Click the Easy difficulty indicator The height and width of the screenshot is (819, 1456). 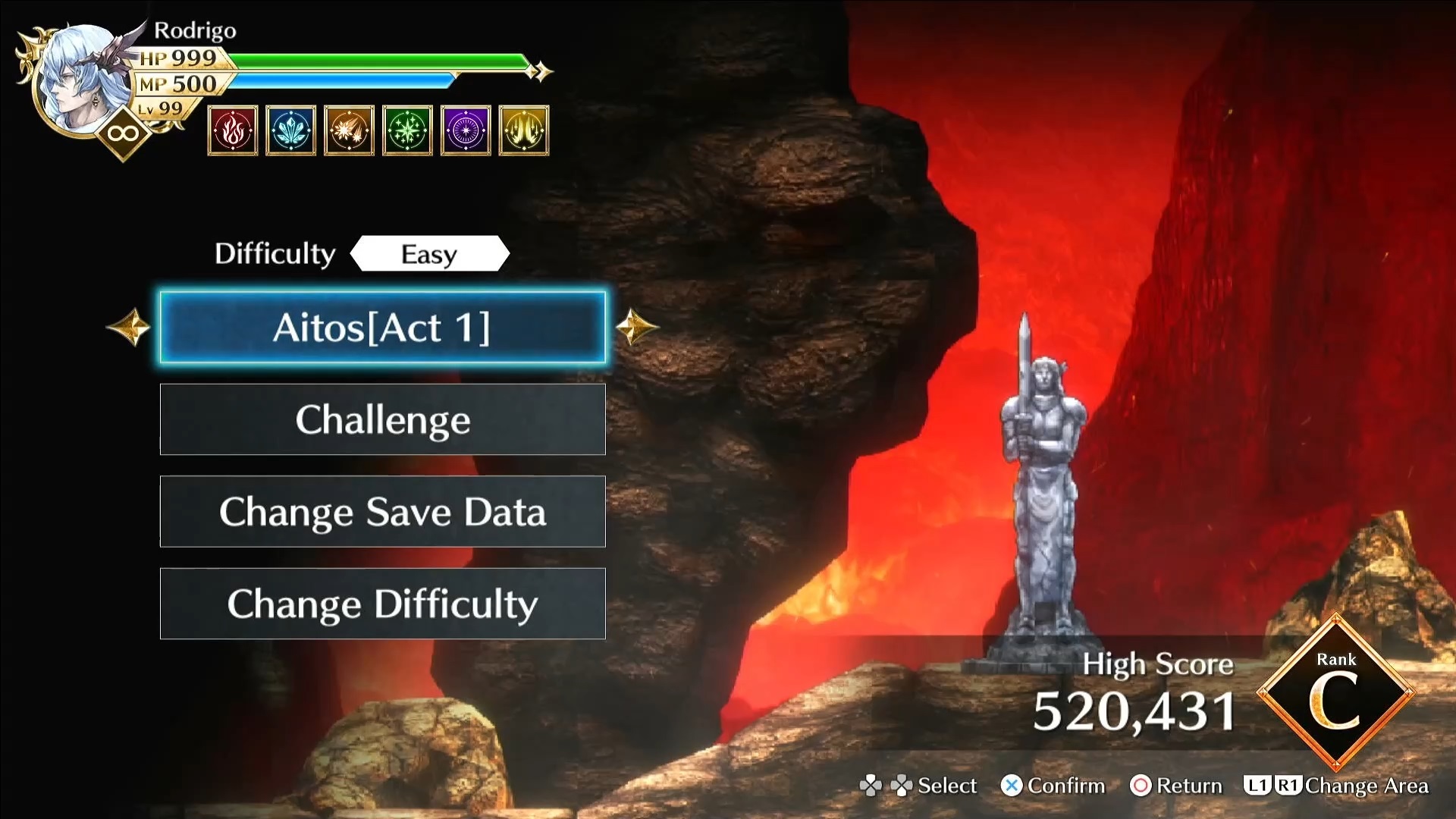pyautogui.click(x=429, y=254)
